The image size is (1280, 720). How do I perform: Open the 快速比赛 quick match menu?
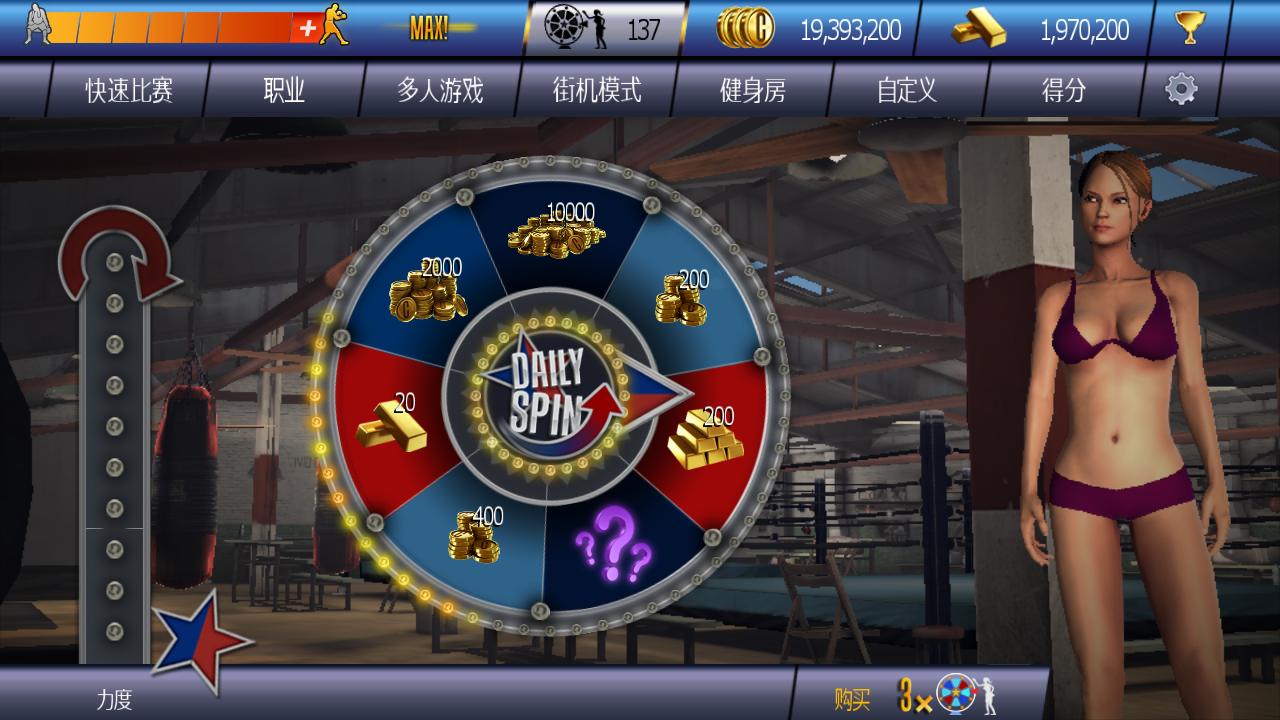point(129,91)
